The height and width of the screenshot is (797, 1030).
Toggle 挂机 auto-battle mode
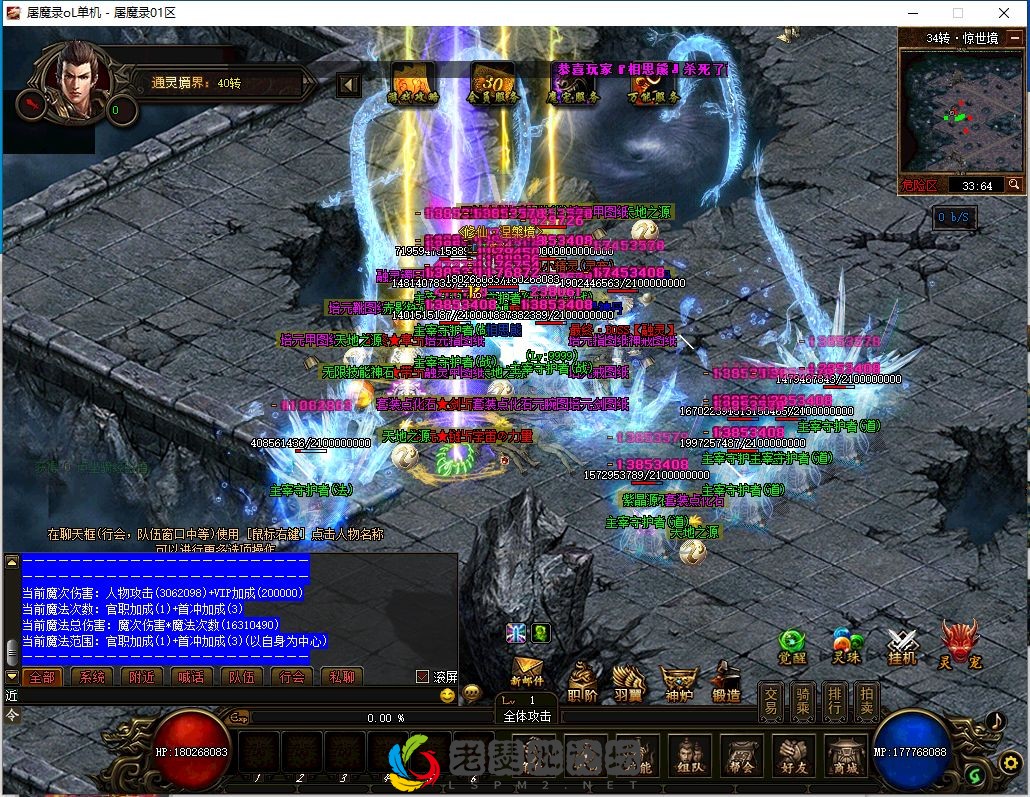[903, 647]
